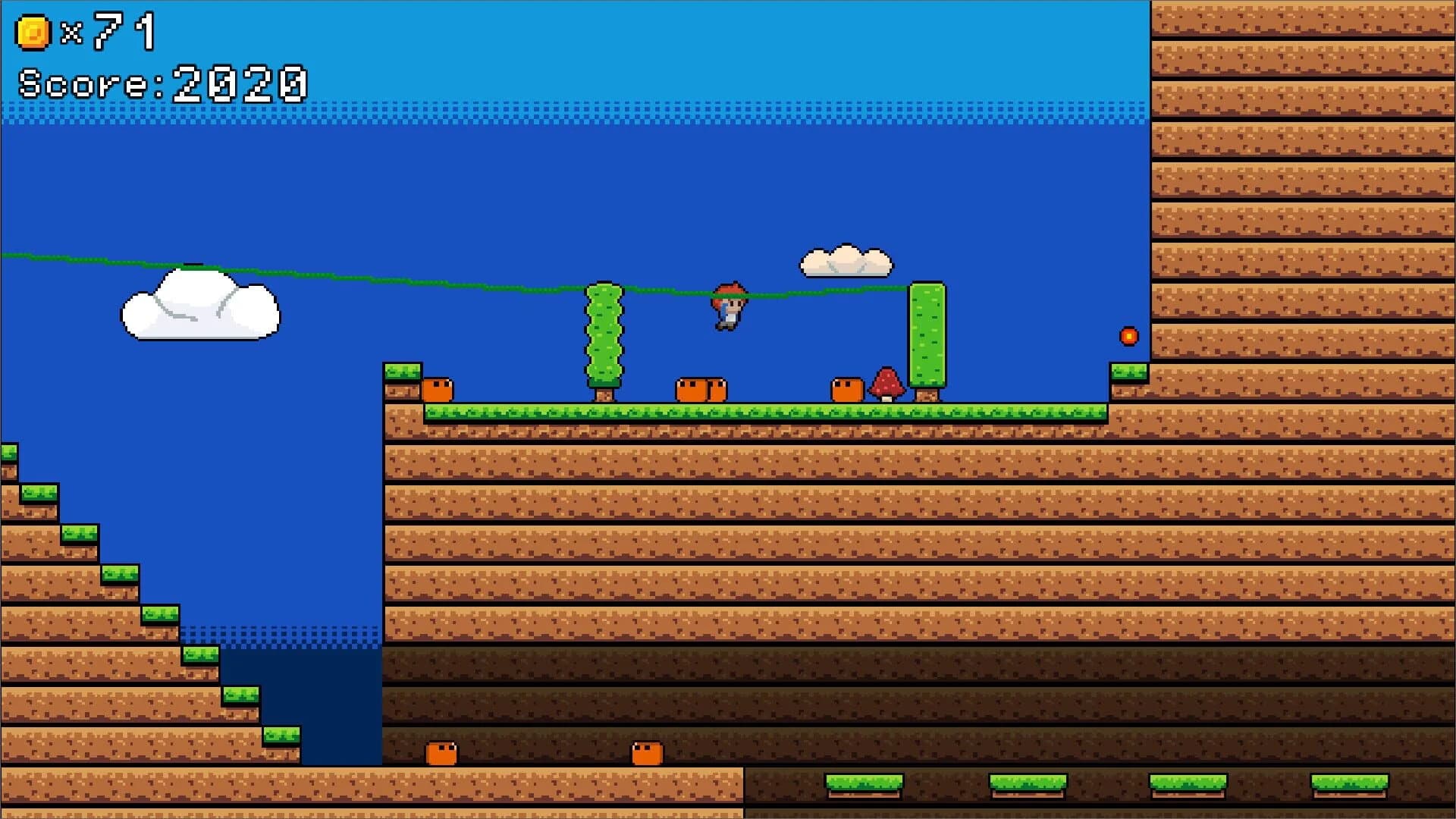
Task: Click the red mushroom on the grass platform
Action: tap(886, 383)
